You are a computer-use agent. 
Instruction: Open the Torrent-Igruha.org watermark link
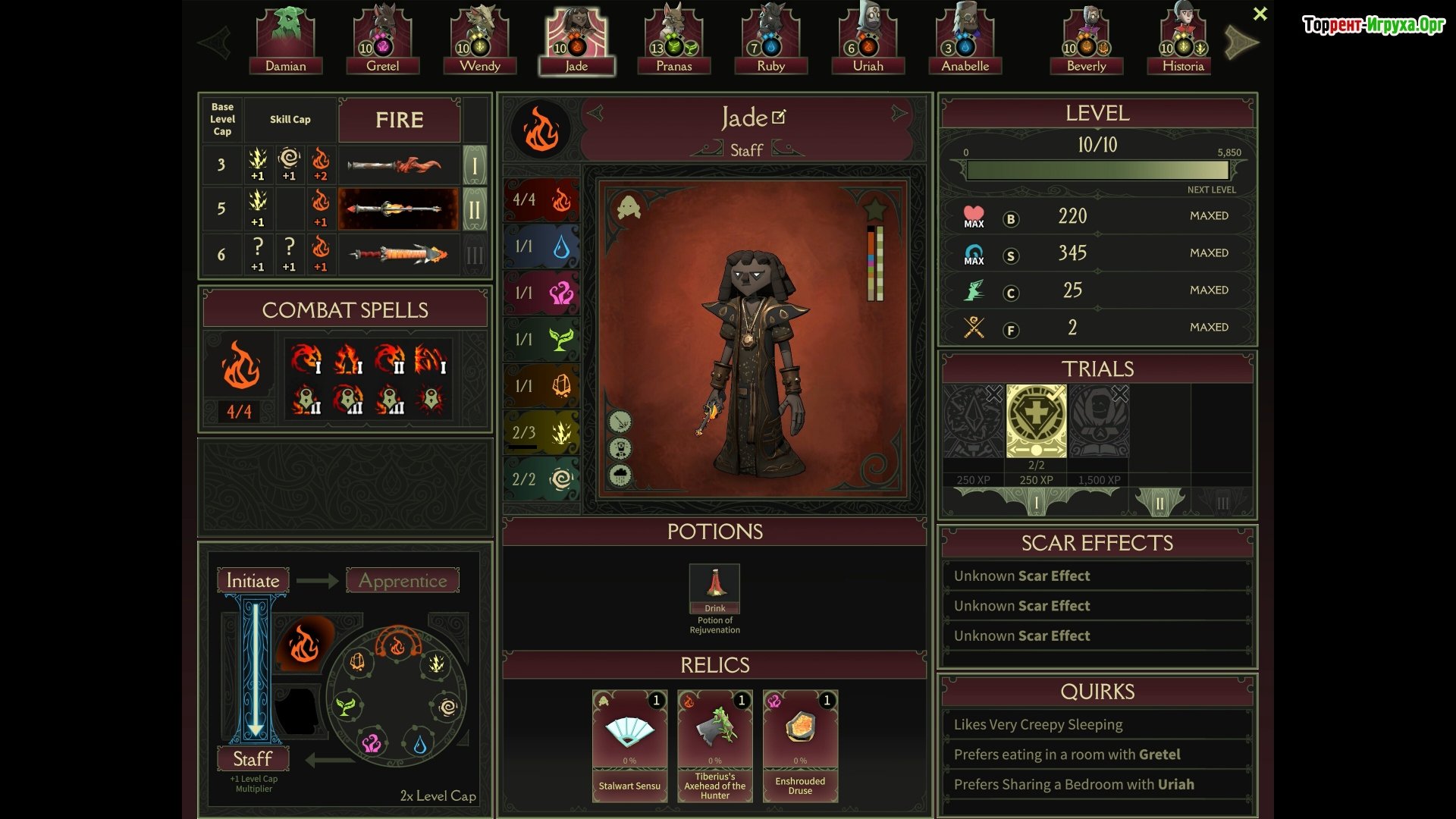click(x=1373, y=25)
